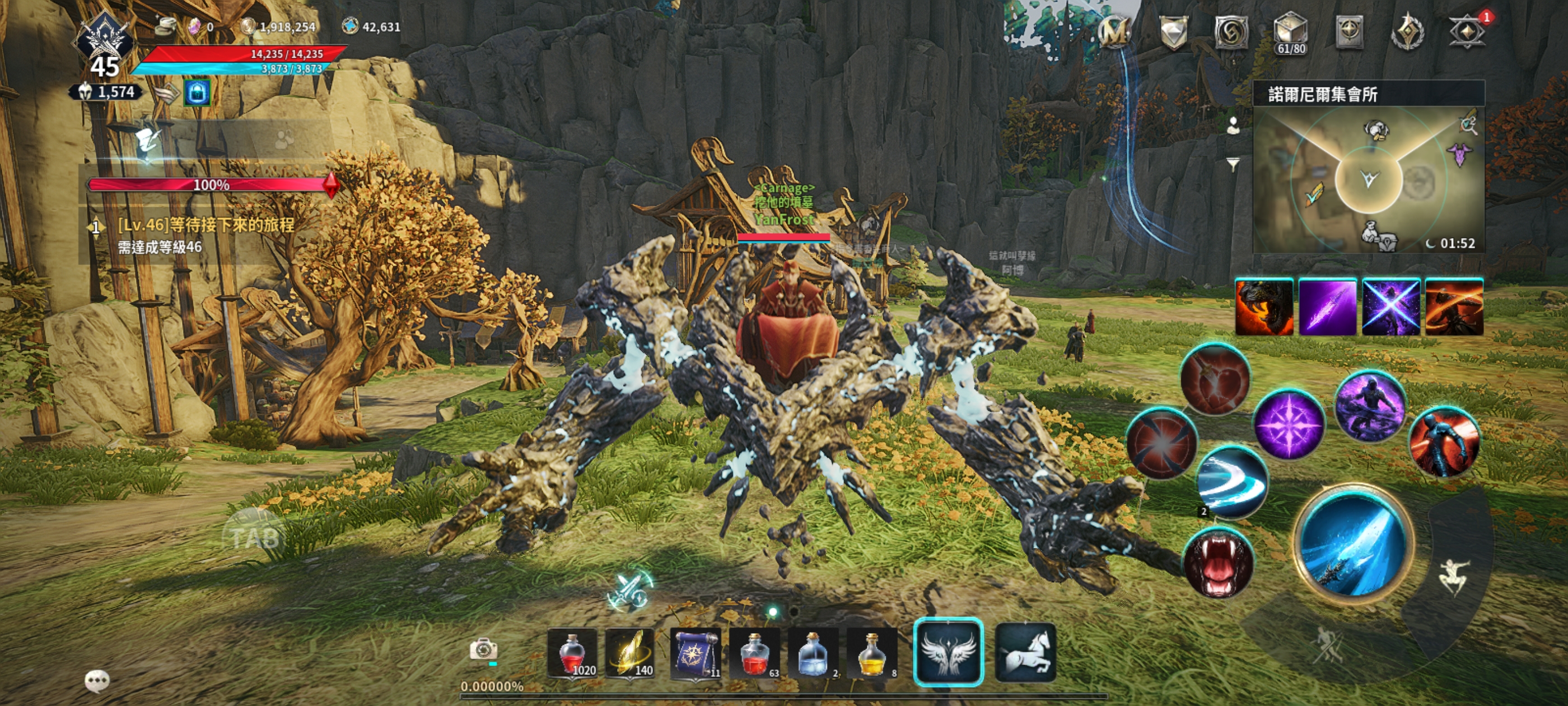Tap the jumping figure dodge button
The height and width of the screenshot is (706, 1568).
1455,575
